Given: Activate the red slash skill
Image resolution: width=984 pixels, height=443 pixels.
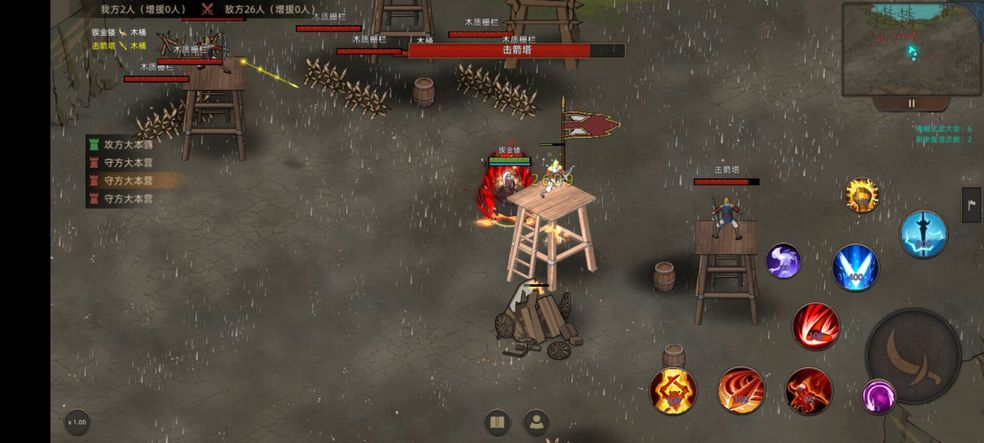Looking at the screenshot, I should coord(816,326).
